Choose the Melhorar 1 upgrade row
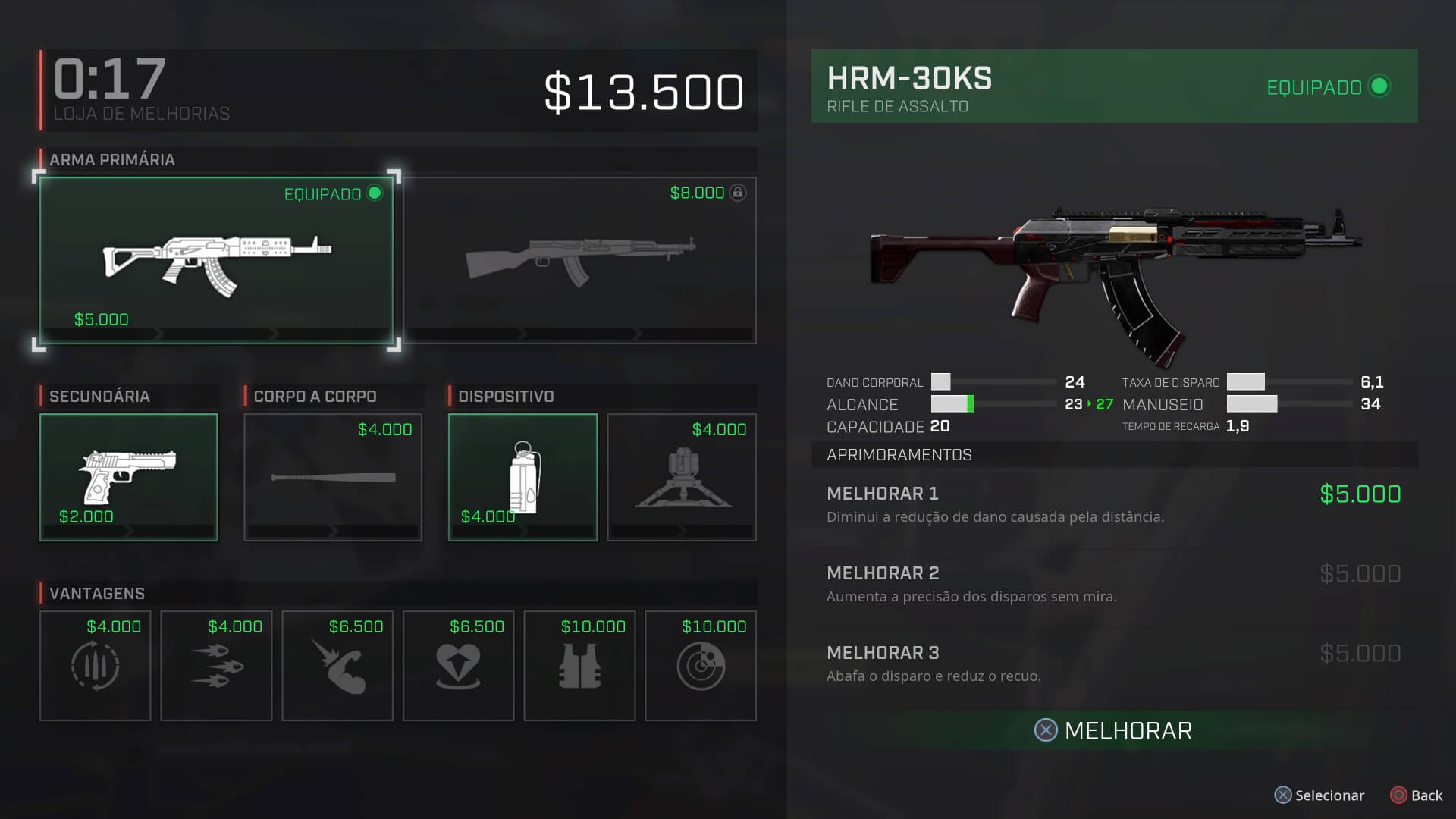1456x819 pixels. [1113, 504]
